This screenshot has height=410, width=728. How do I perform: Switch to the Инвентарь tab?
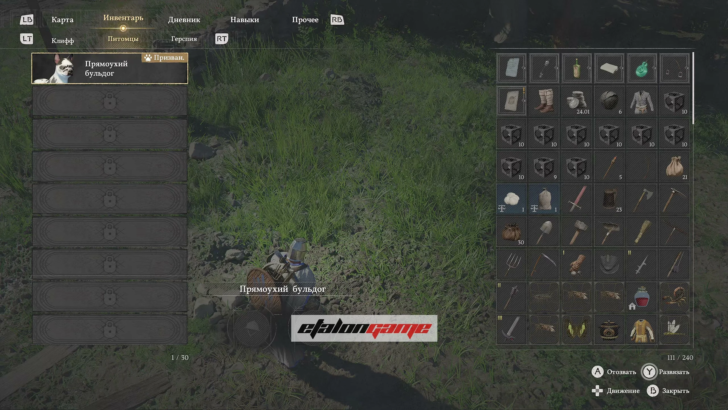(123, 19)
